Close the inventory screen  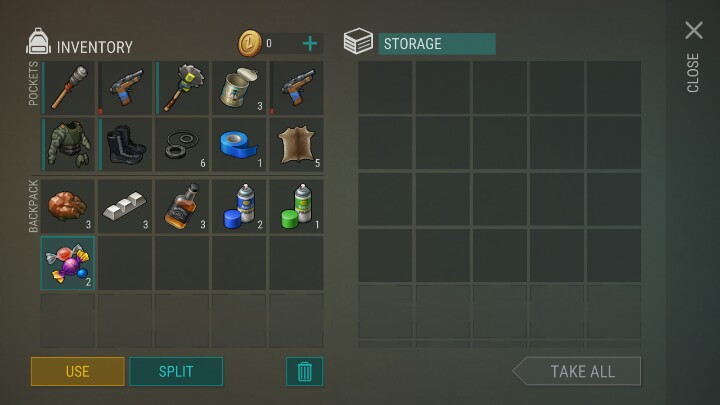694,32
